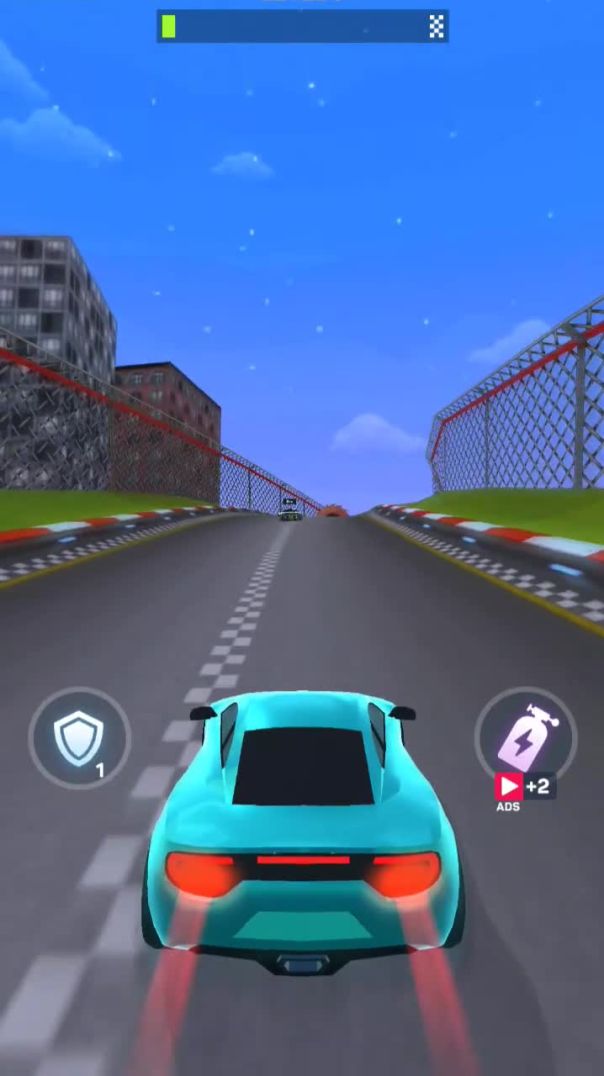
Task: Use the nitro boost canister button
Action: point(525,735)
